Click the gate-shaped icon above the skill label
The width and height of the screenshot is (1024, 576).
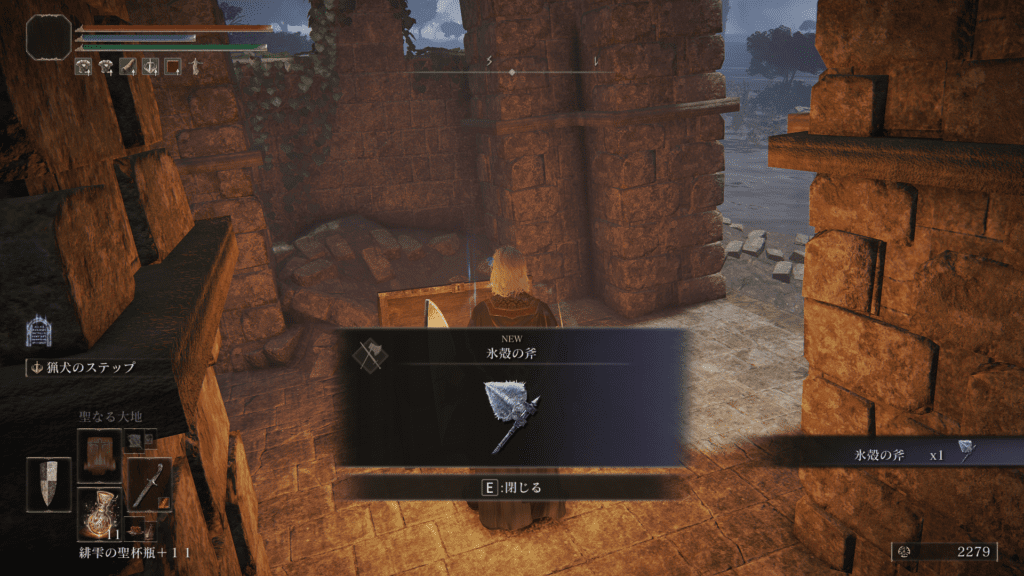(40, 331)
